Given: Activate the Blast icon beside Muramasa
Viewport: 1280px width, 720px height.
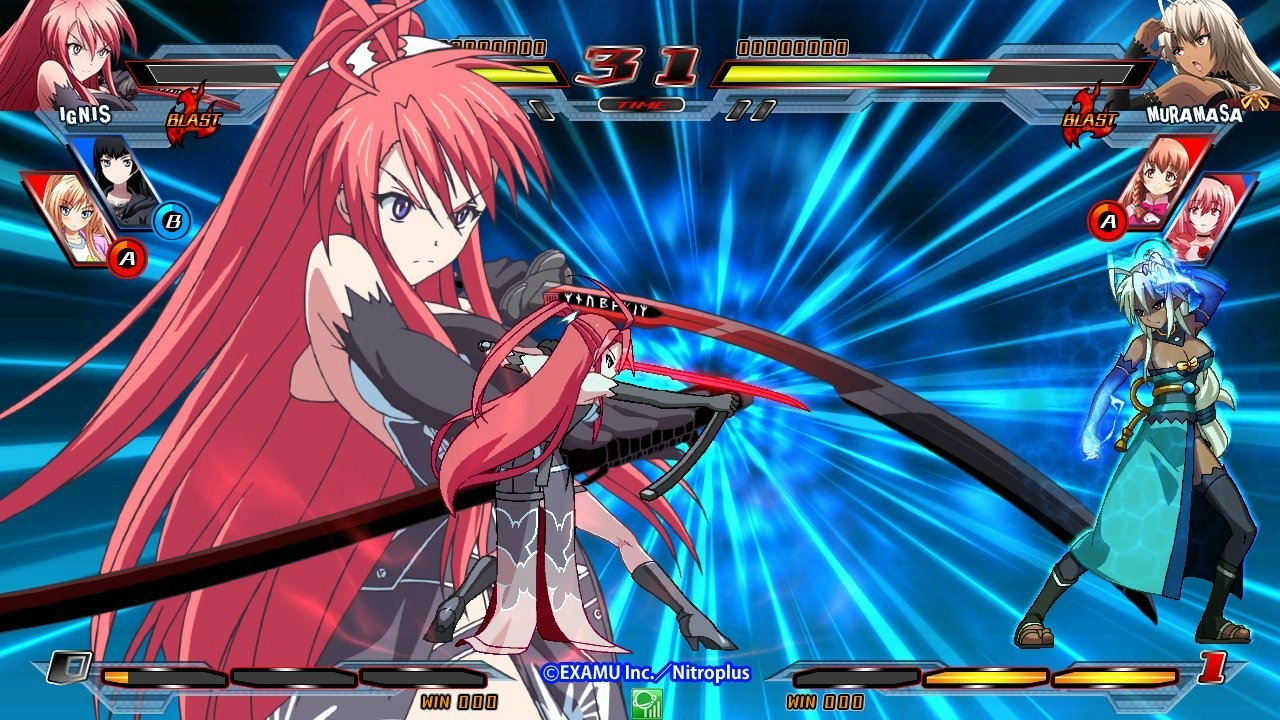Looking at the screenshot, I should click(1090, 116).
